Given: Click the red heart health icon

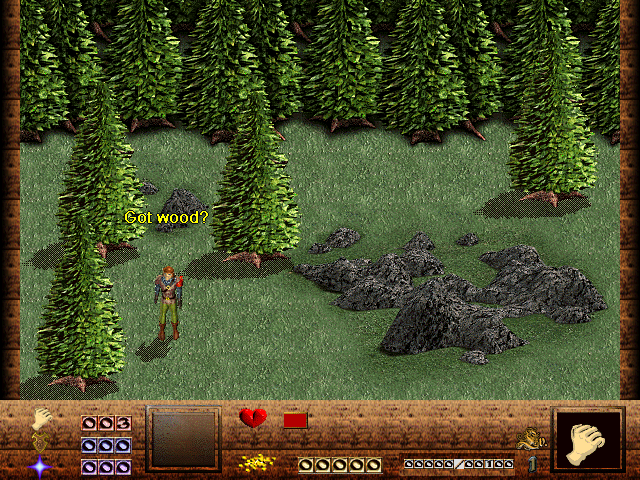Looking at the screenshot, I should 253,418.
